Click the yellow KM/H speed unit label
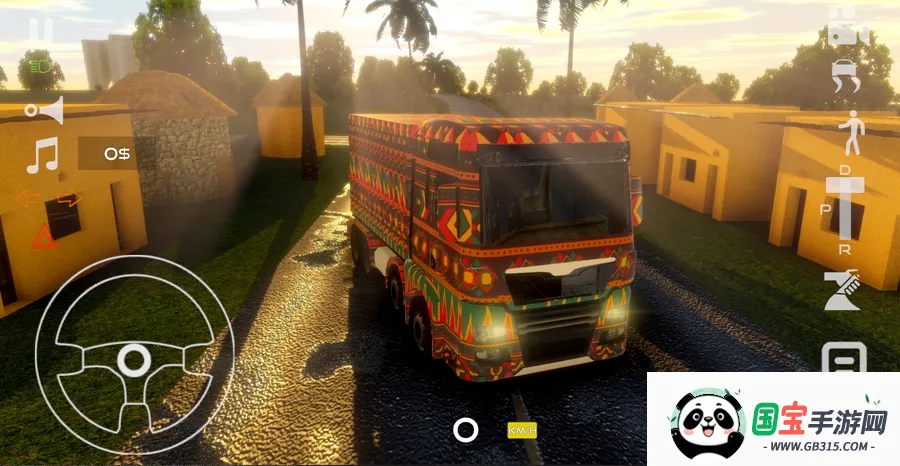The width and height of the screenshot is (900, 466). (x=522, y=430)
